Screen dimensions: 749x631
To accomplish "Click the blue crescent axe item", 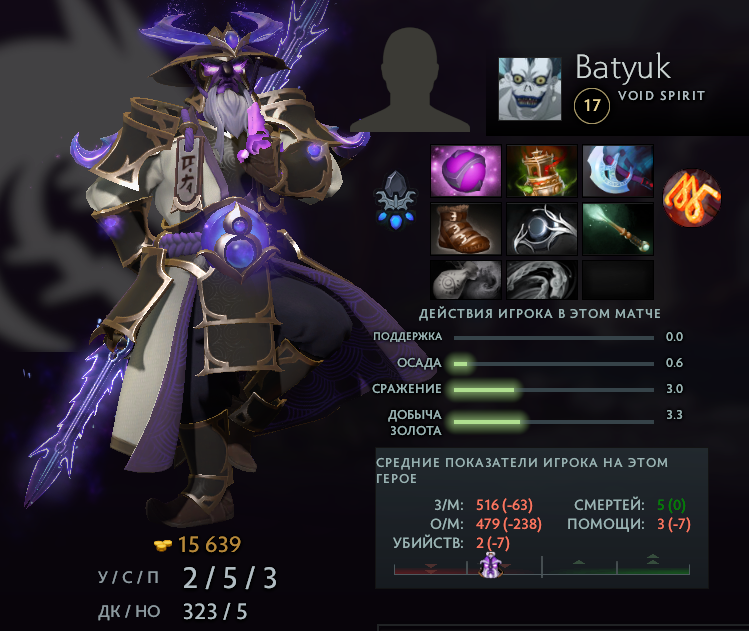I will [617, 171].
